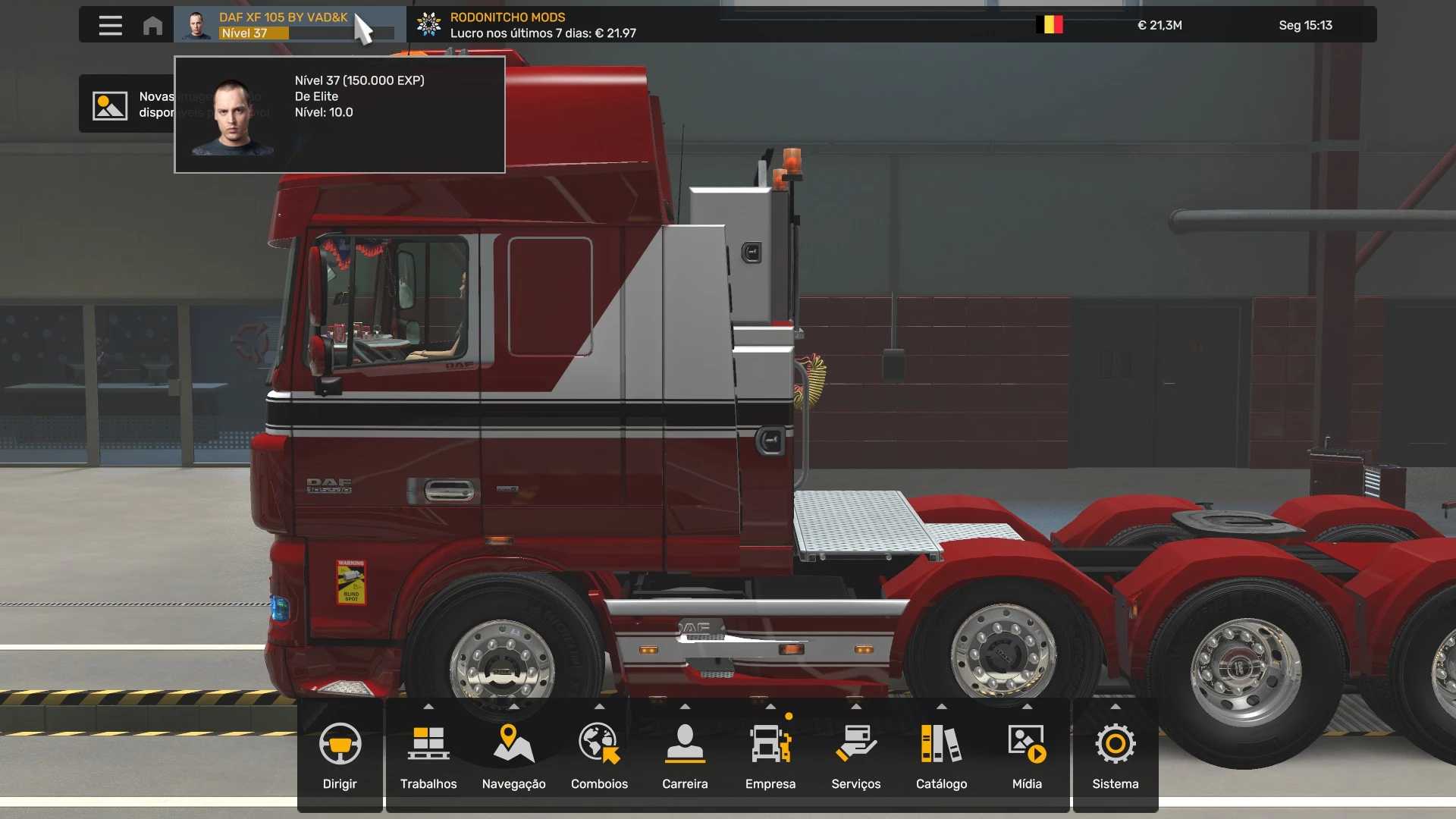Show the Carreira career menu

point(685,755)
